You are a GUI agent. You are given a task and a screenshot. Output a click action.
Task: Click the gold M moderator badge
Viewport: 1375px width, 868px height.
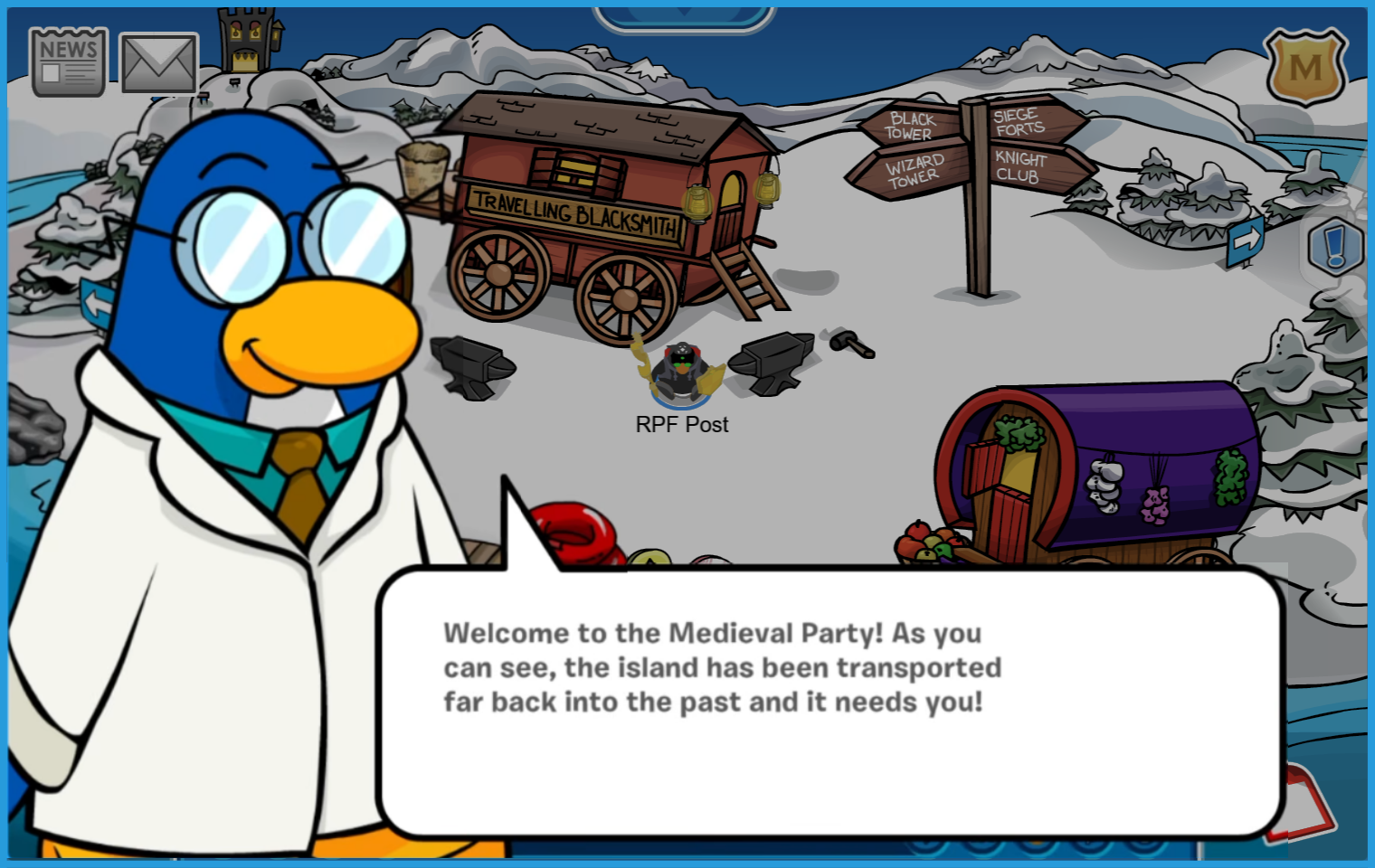(x=1304, y=67)
